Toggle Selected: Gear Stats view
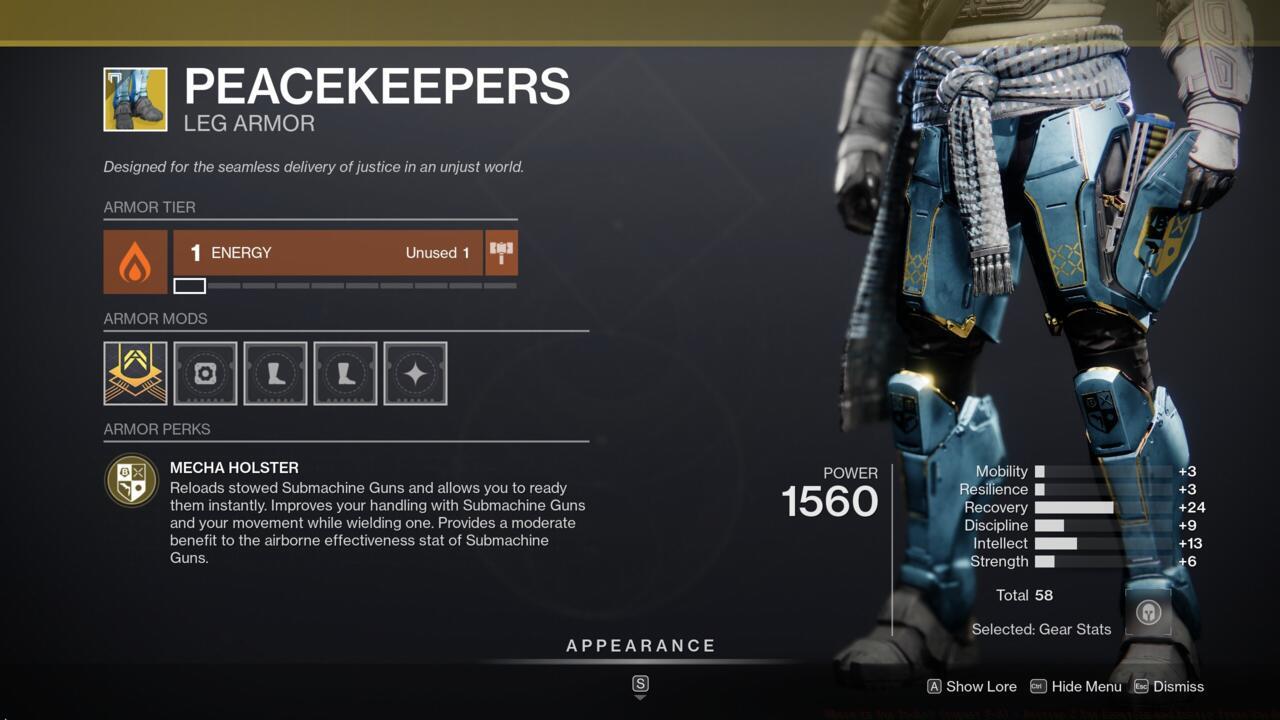The height and width of the screenshot is (720, 1280). point(1041,629)
